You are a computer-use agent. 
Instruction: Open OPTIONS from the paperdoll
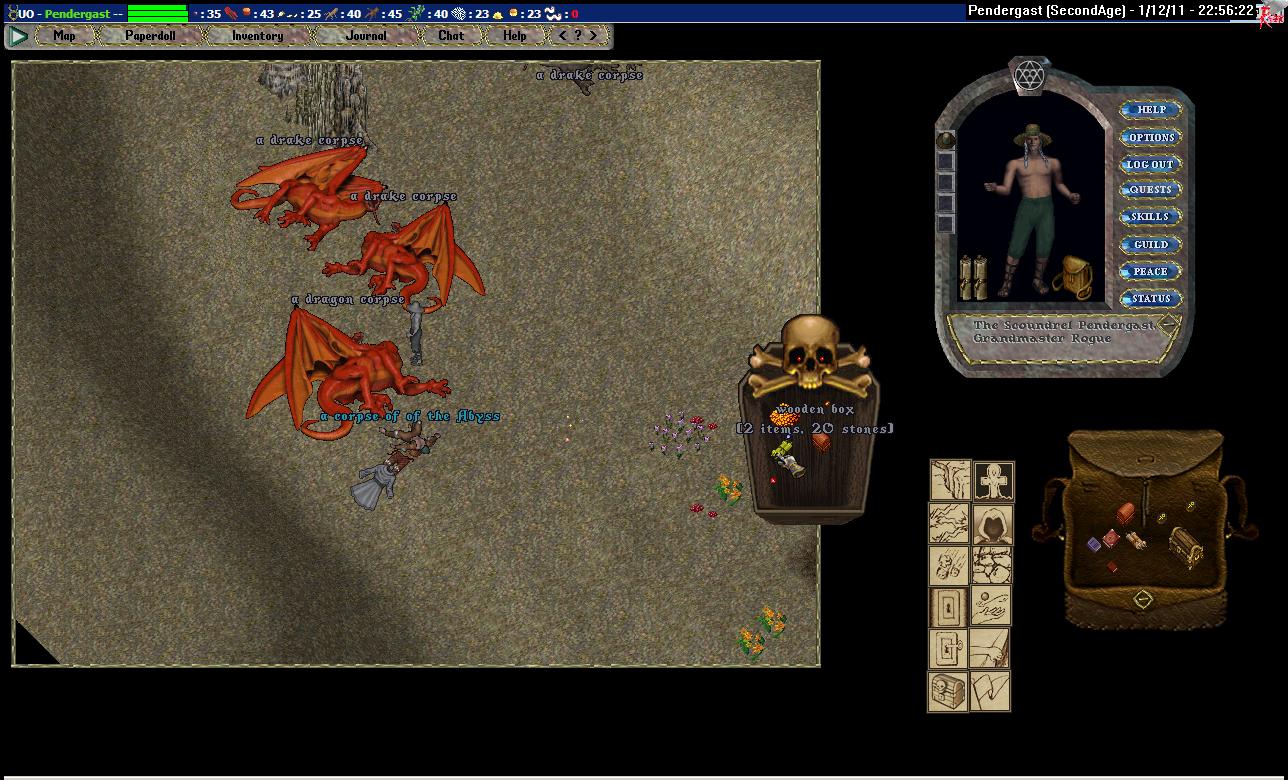pyautogui.click(x=1150, y=137)
